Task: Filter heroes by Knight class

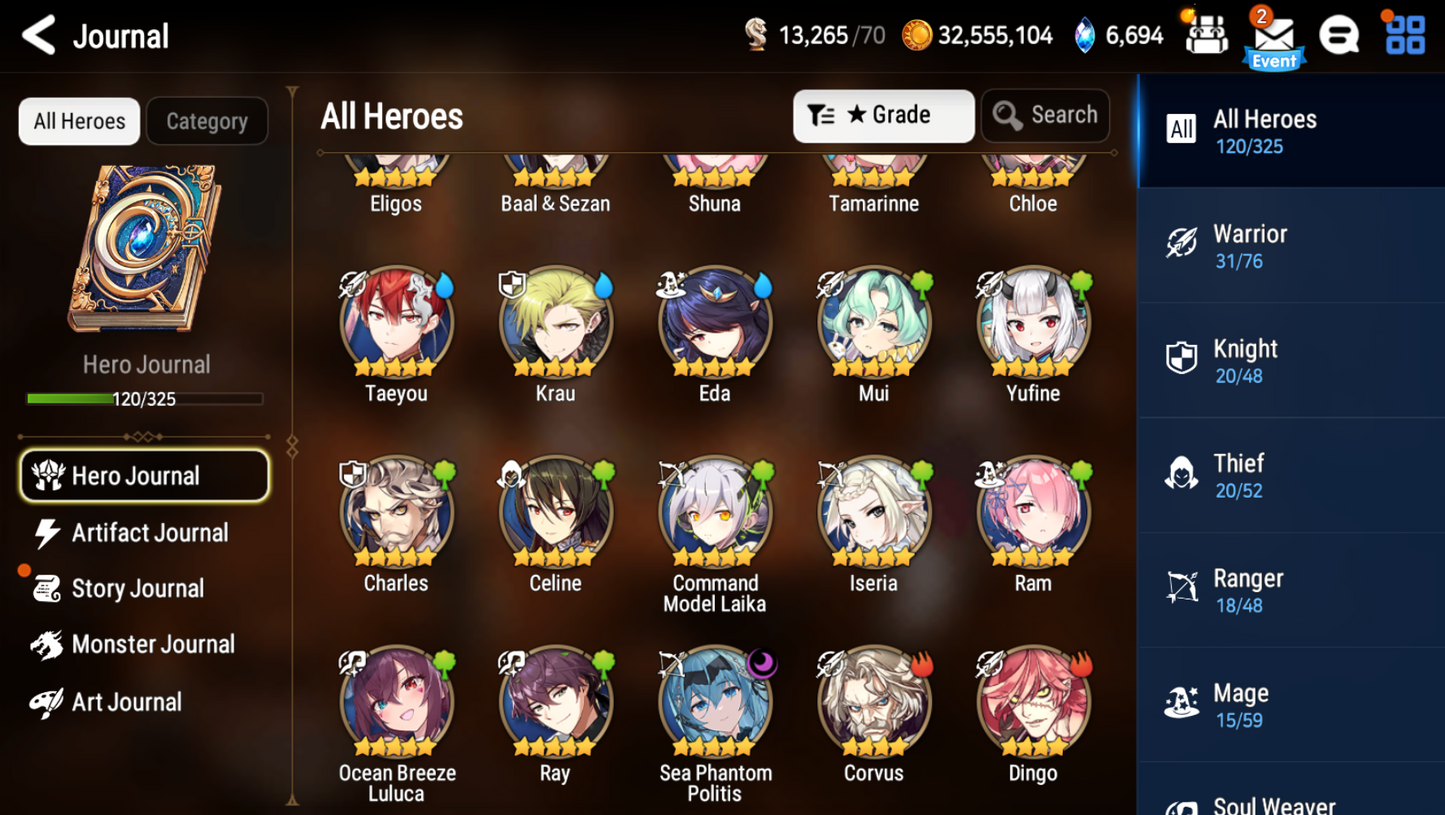Action: pos(1290,361)
